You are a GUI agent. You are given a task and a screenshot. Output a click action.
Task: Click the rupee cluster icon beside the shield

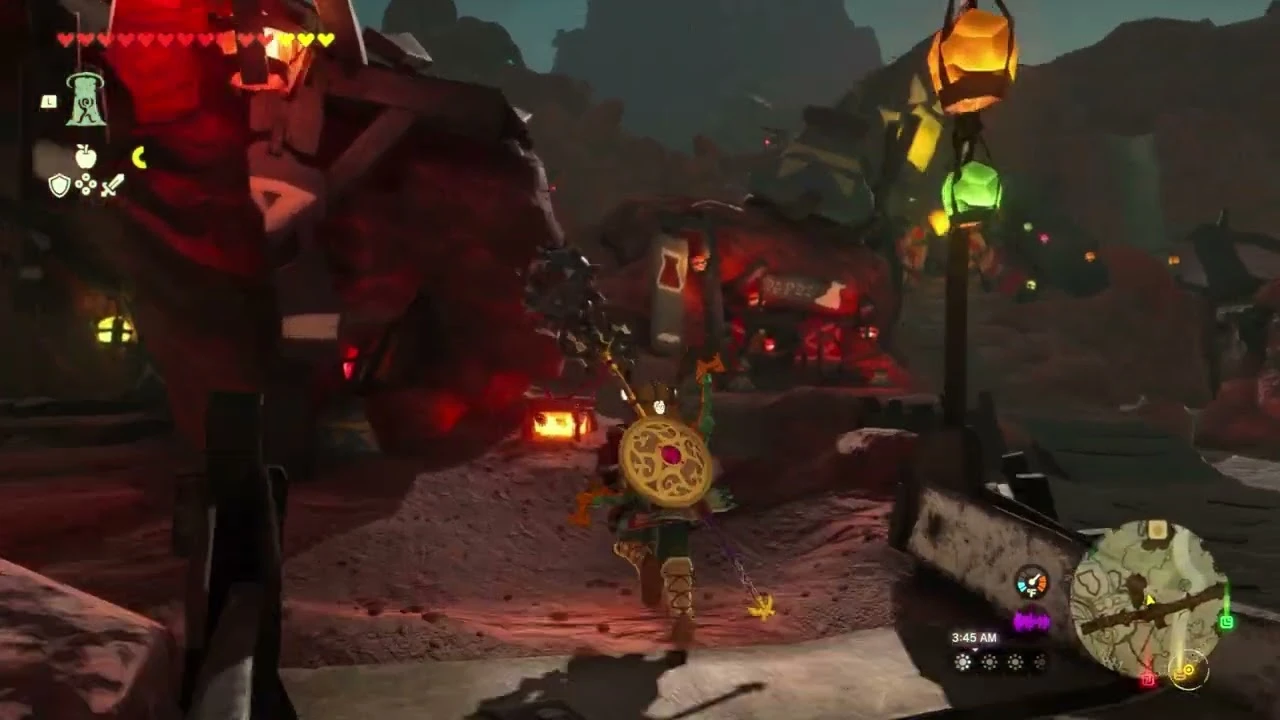click(85, 185)
